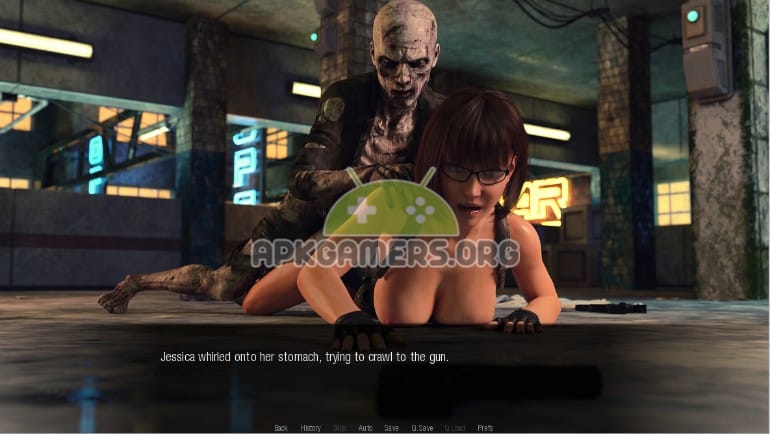Open the Prefs settings menu
Screen dimensions: 770x434
pos(485,428)
